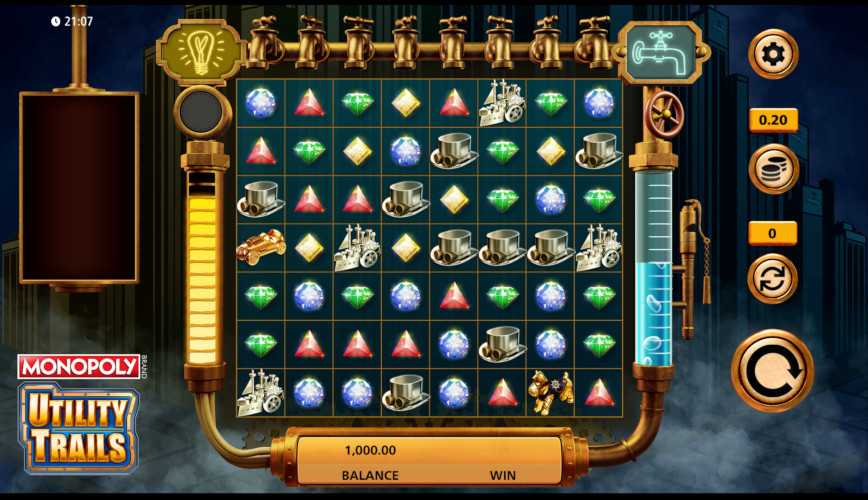868x500 pixels.
Task: Open the autoplay options button
Action: [x=773, y=278]
